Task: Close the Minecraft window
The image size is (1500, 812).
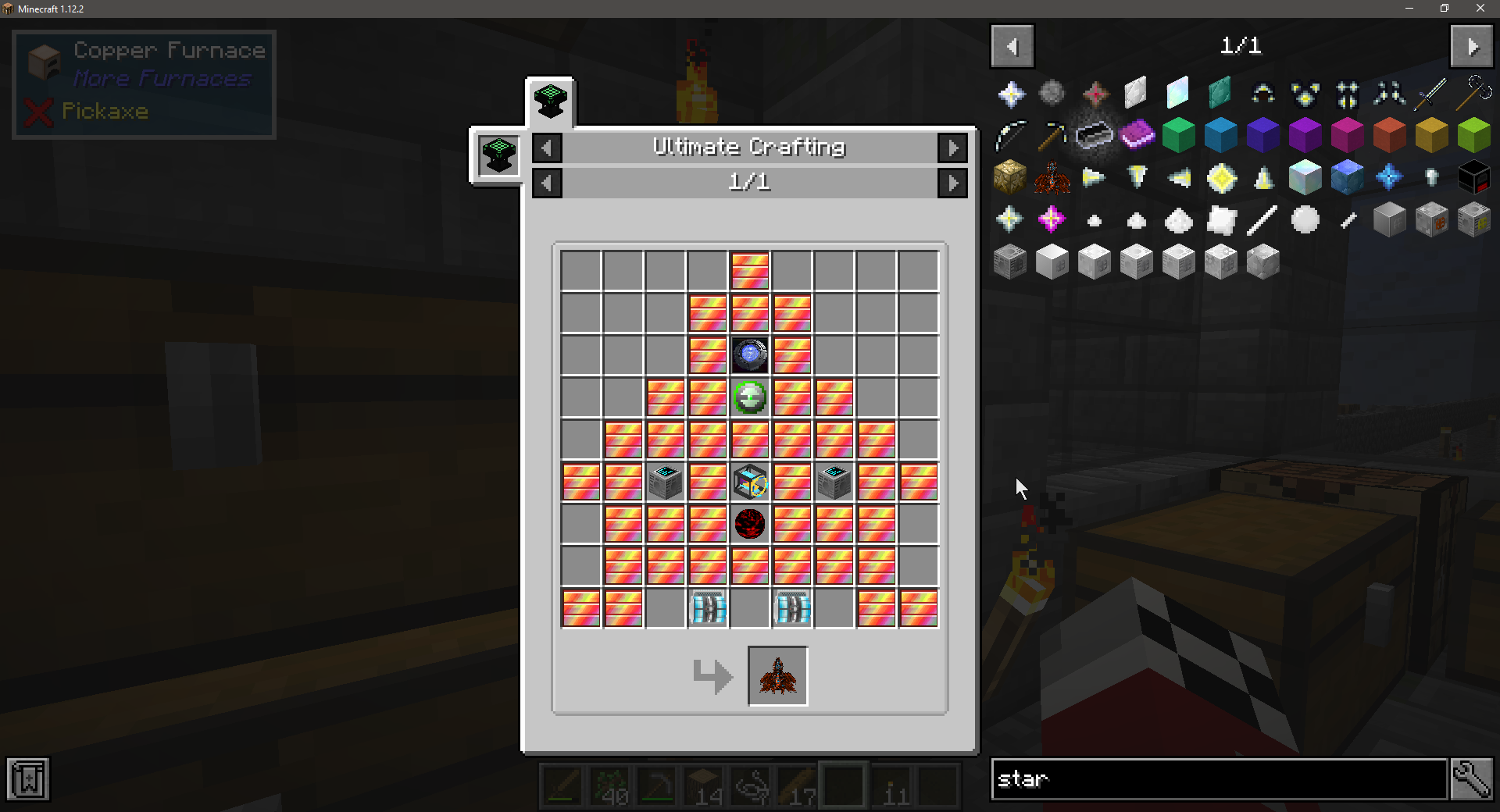Action: tap(1480, 9)
